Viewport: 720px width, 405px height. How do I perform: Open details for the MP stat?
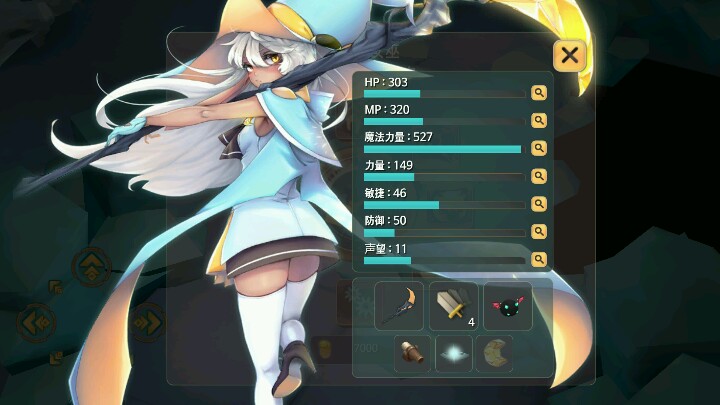click(539, 121)
